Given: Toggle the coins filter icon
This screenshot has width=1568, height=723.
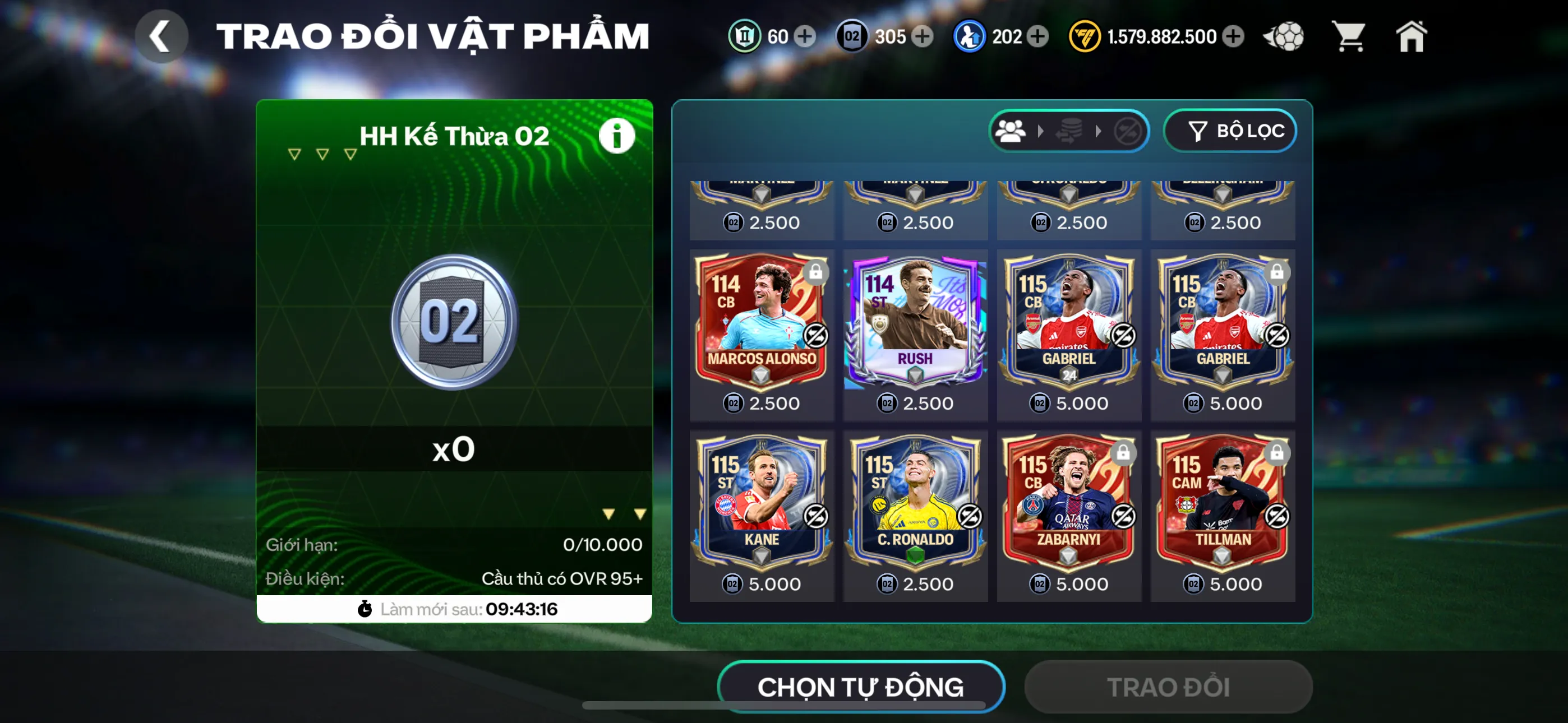Looking at the screenshot, I should pos(1071,130).
